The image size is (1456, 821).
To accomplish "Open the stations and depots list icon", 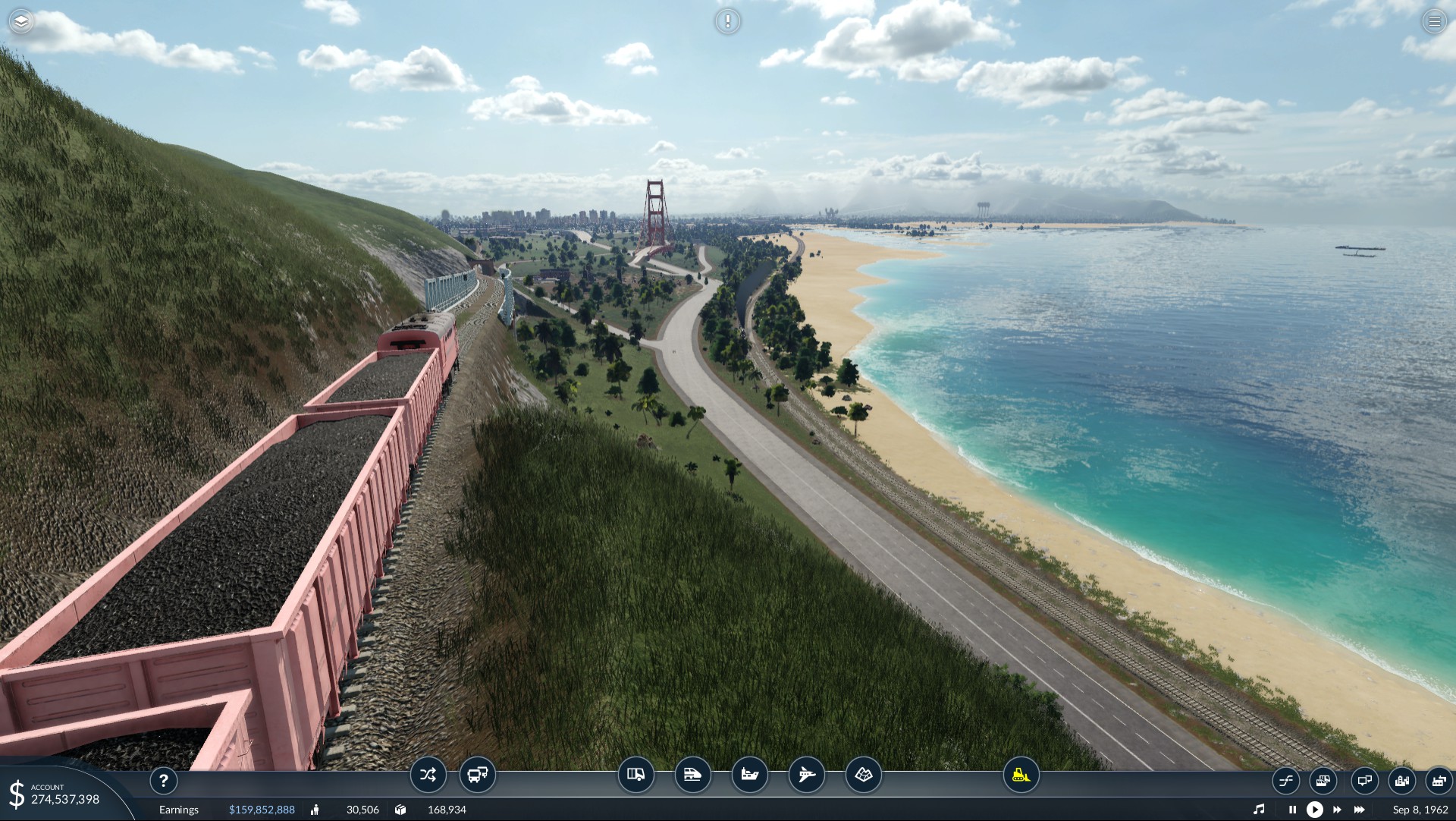I will point(1323,780).
